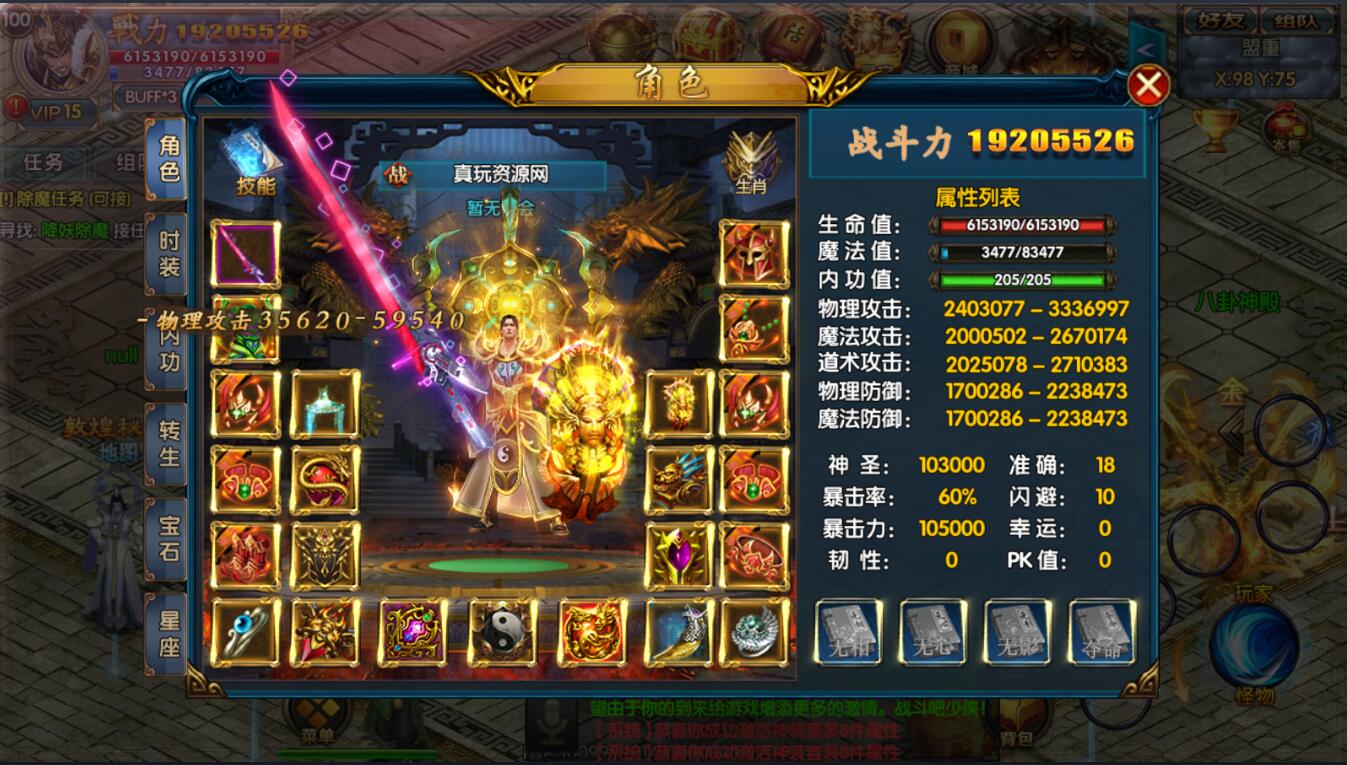Show the 星座 tab
This screenshot has height=765, width=1347.
168,634
